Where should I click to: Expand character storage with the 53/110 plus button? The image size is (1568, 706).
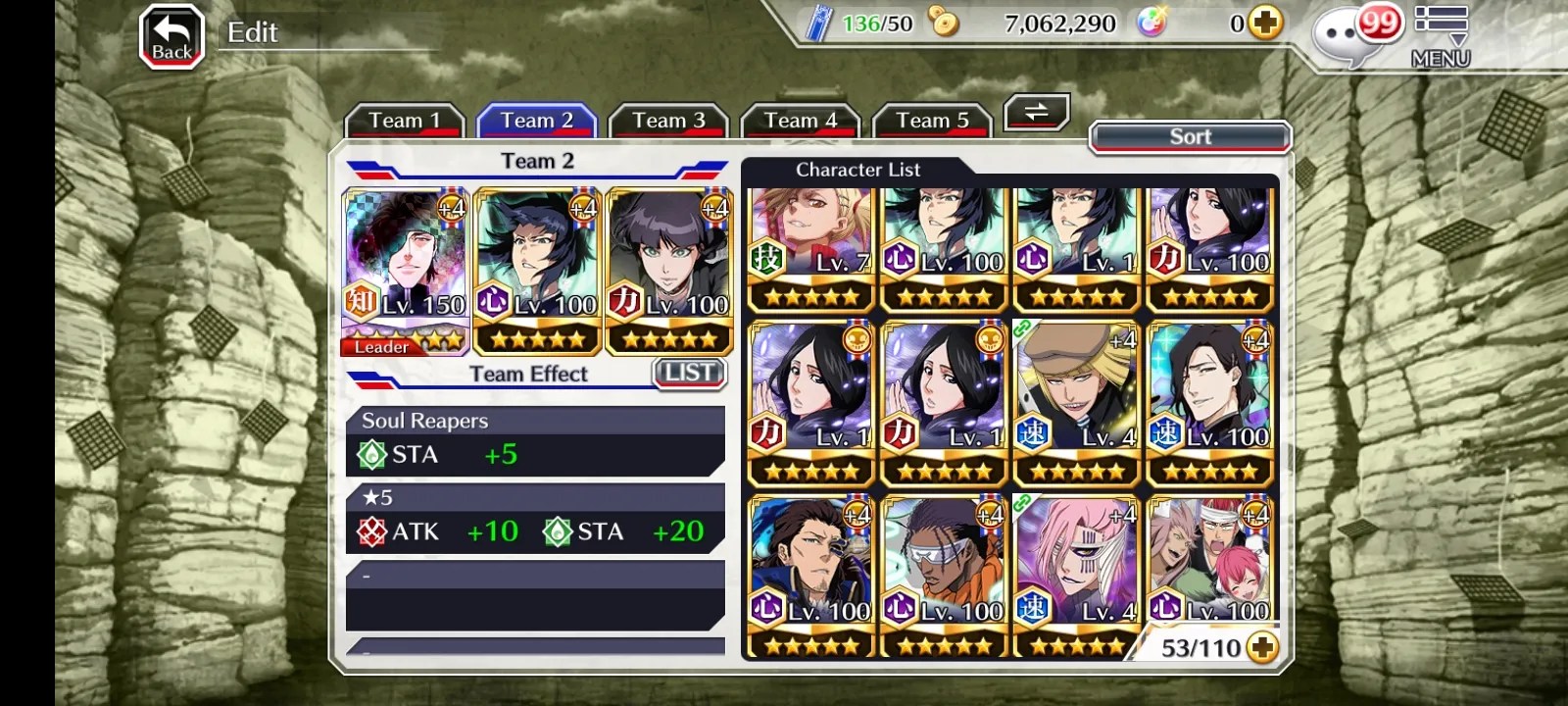(1262, 648)
